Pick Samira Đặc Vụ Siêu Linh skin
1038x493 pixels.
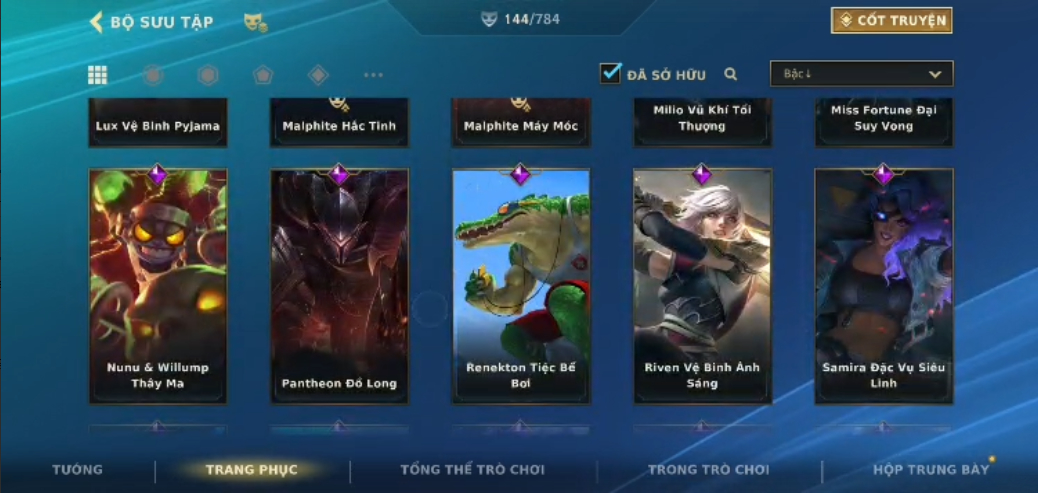tap(883, 285)
